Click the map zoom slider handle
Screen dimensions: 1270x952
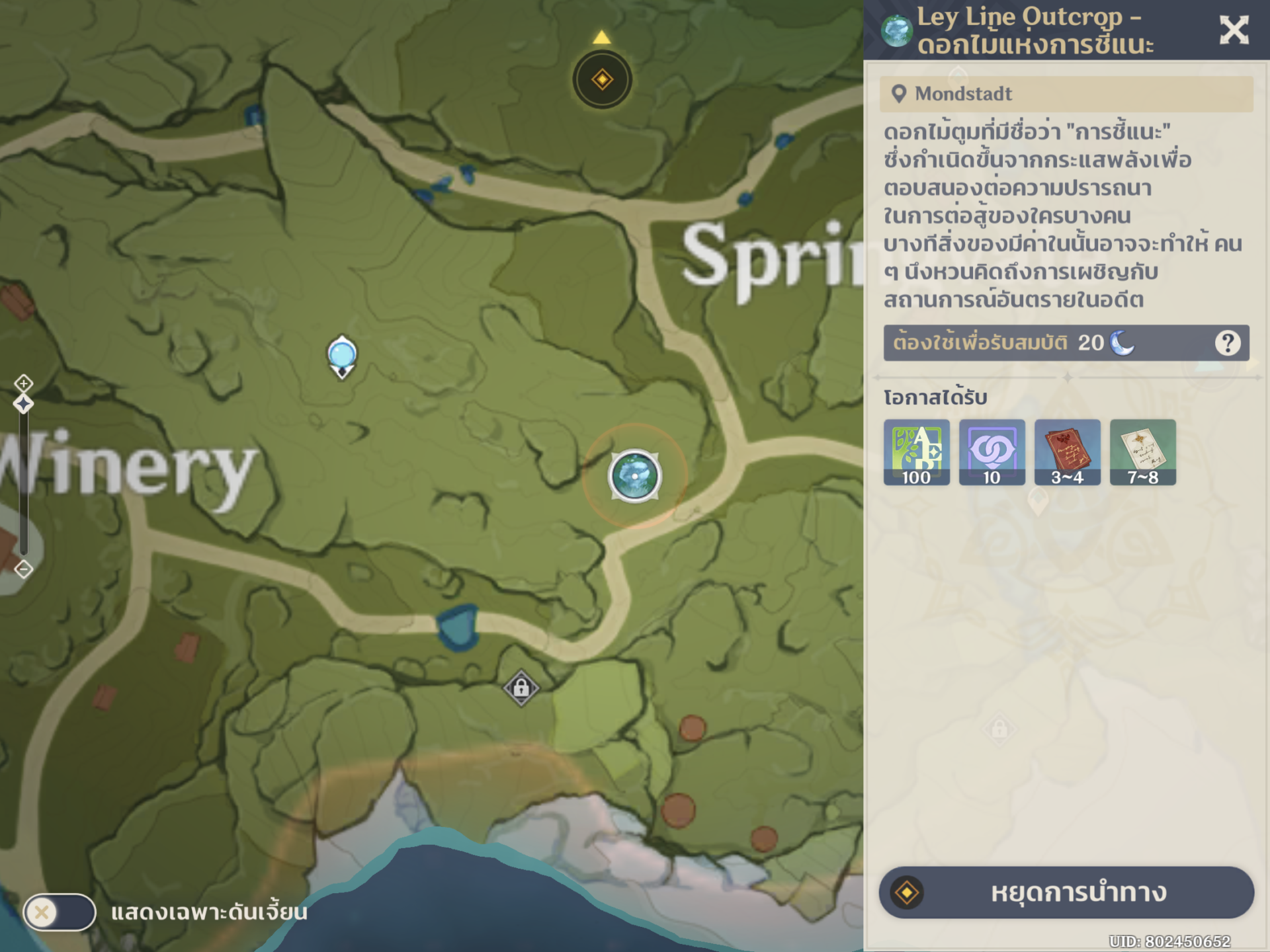pos(24,404)
